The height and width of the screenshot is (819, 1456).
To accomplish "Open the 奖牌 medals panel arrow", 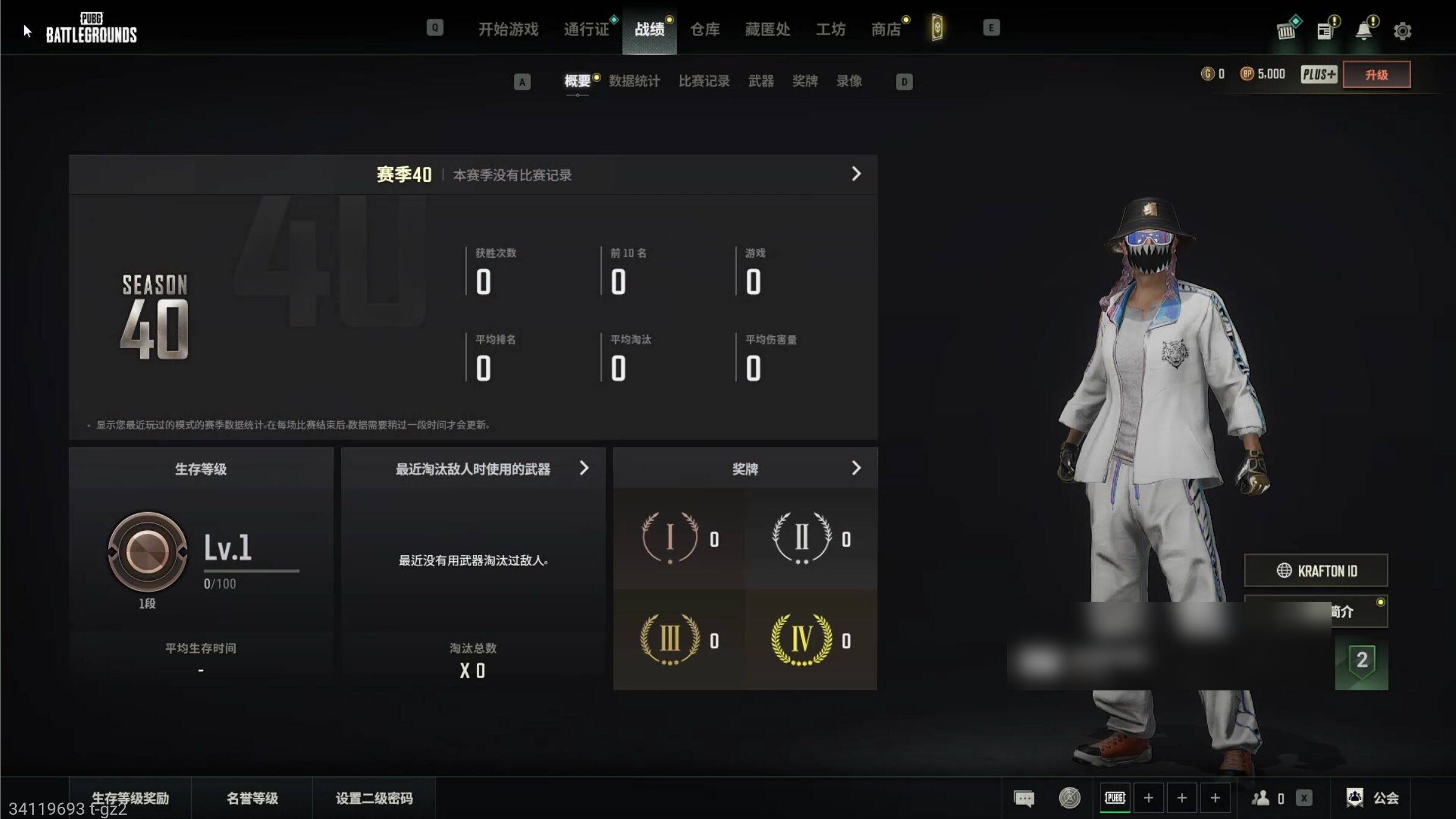I will 856,468.
